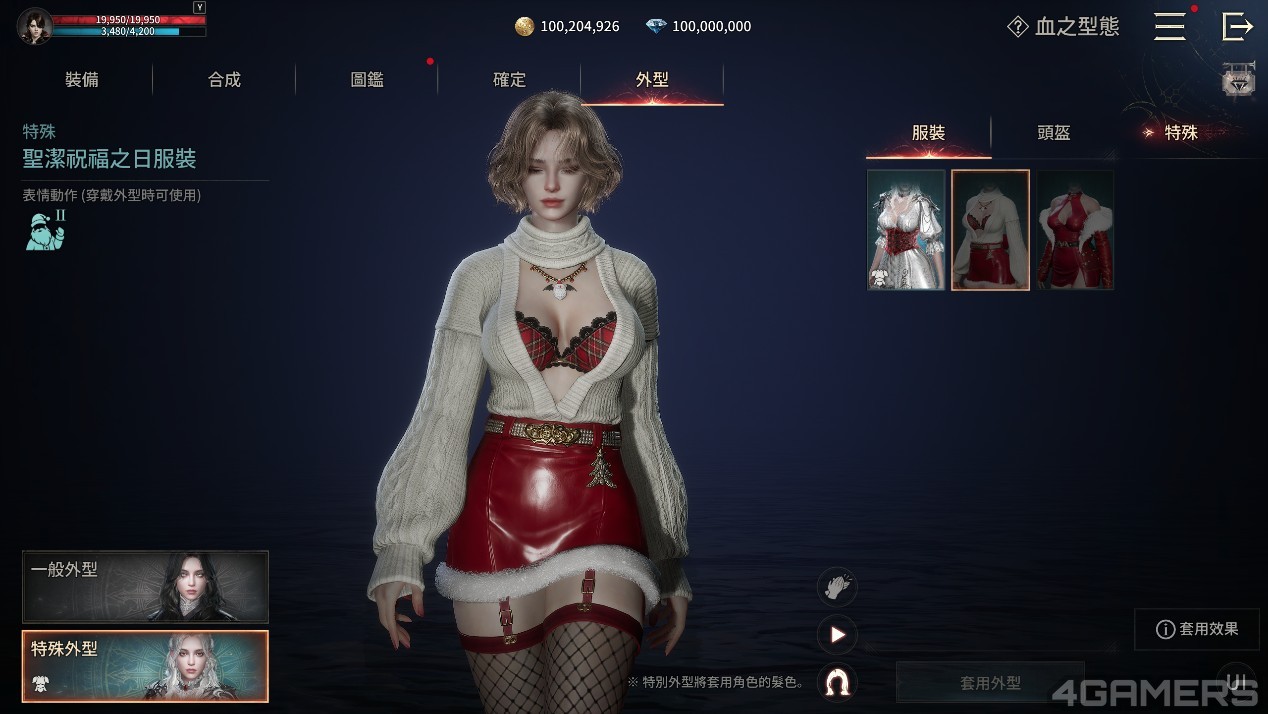Apply the outfit with 套用外型 button
This screenshot has width=1268, height=714.
pyautogui.click(x=990, y=683)
